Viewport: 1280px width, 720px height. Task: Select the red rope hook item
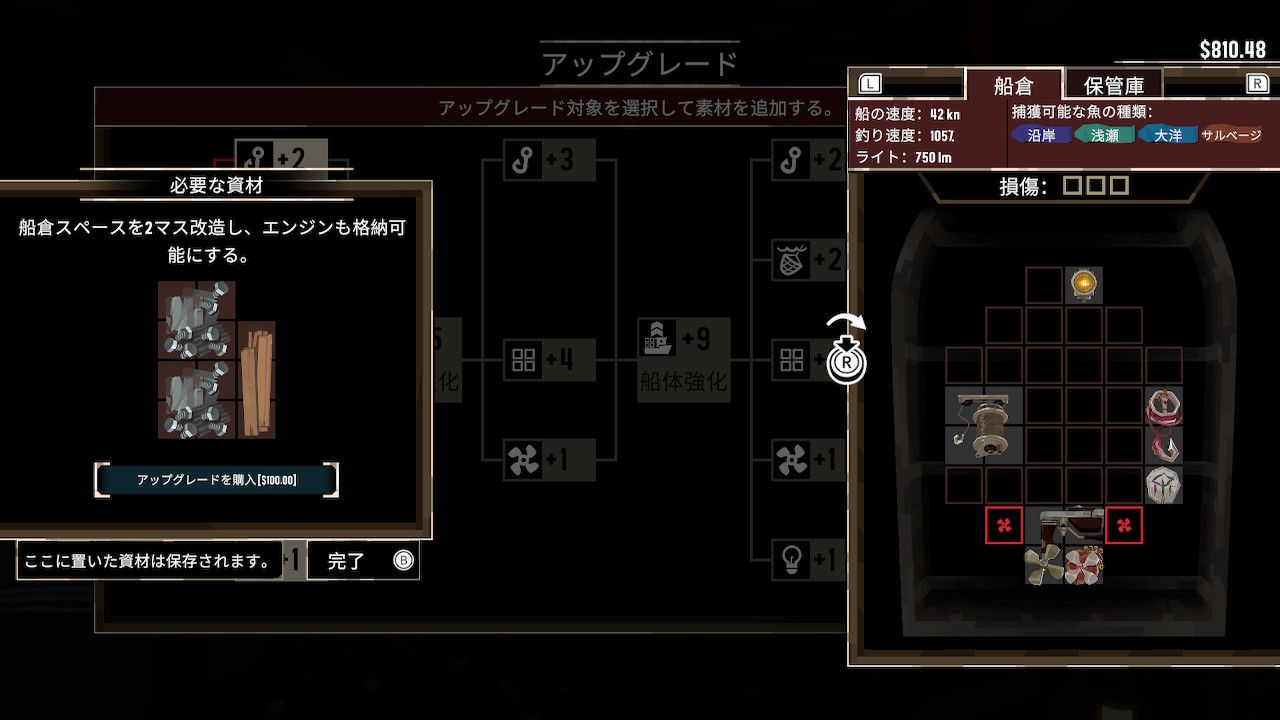[x=1163, y=425]
